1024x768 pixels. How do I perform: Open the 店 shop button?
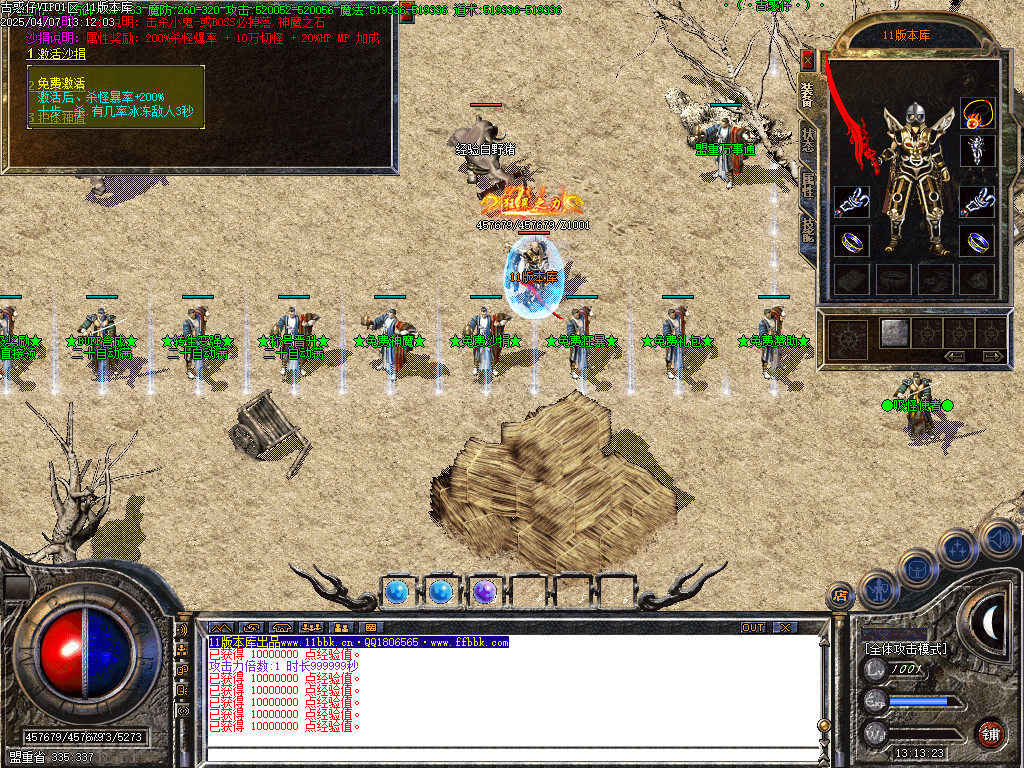tap(840, 597)
